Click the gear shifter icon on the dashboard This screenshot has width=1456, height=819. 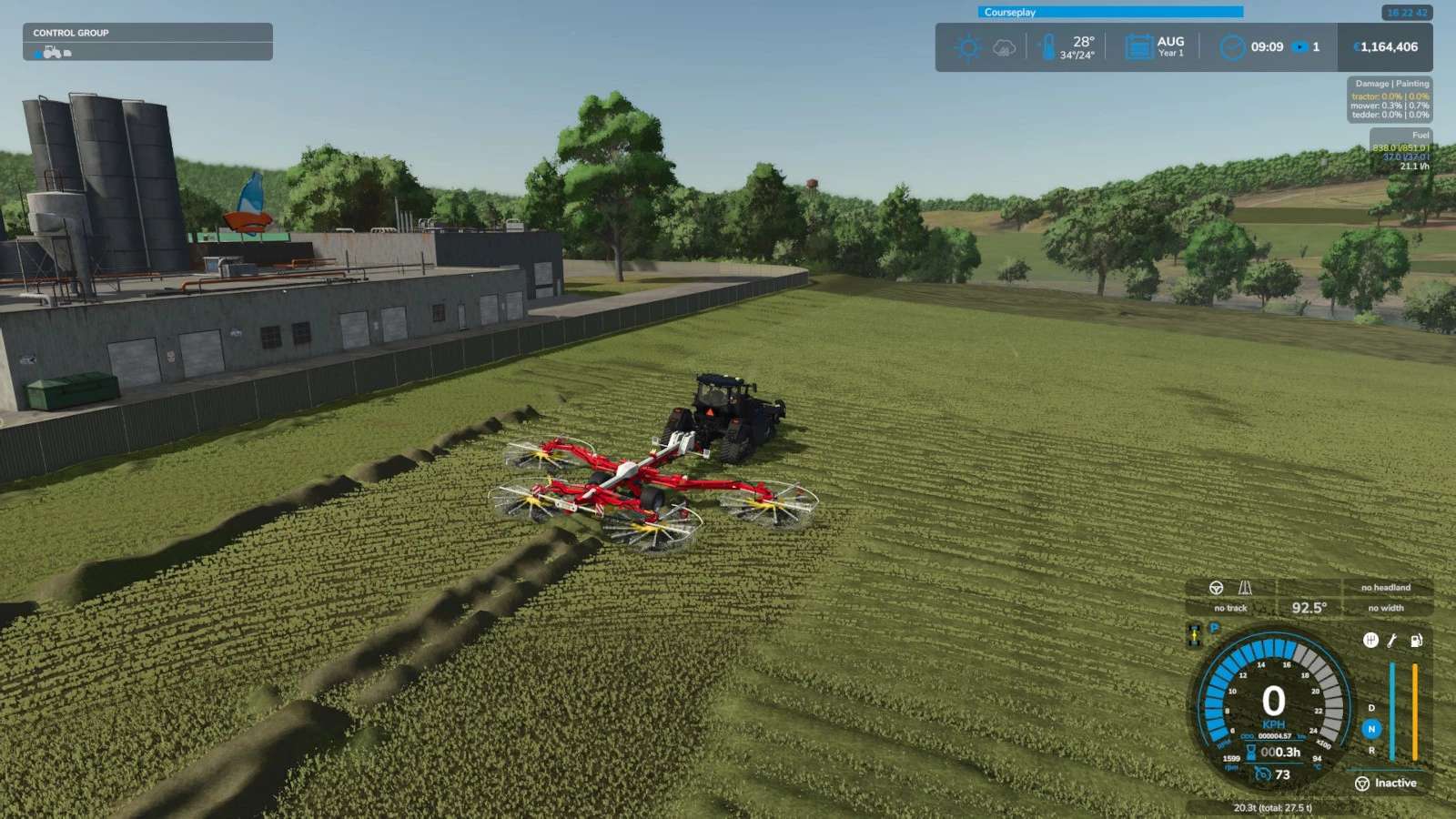coord(1371,641)
